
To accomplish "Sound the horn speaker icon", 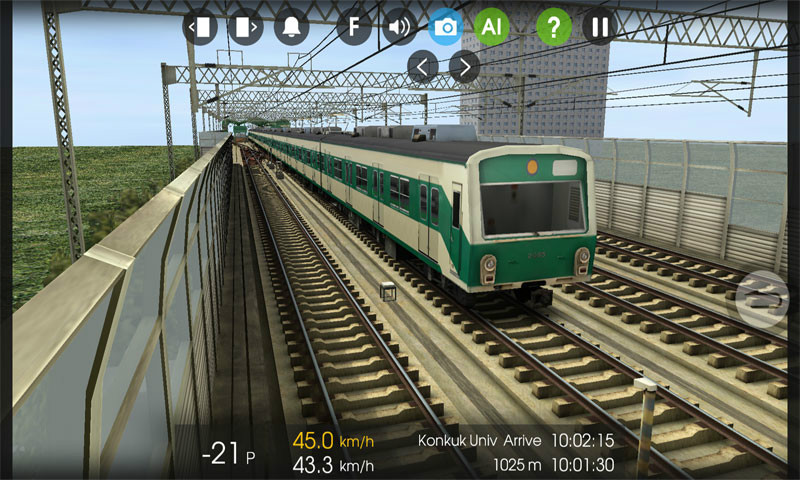I will (x=400, y=26).
